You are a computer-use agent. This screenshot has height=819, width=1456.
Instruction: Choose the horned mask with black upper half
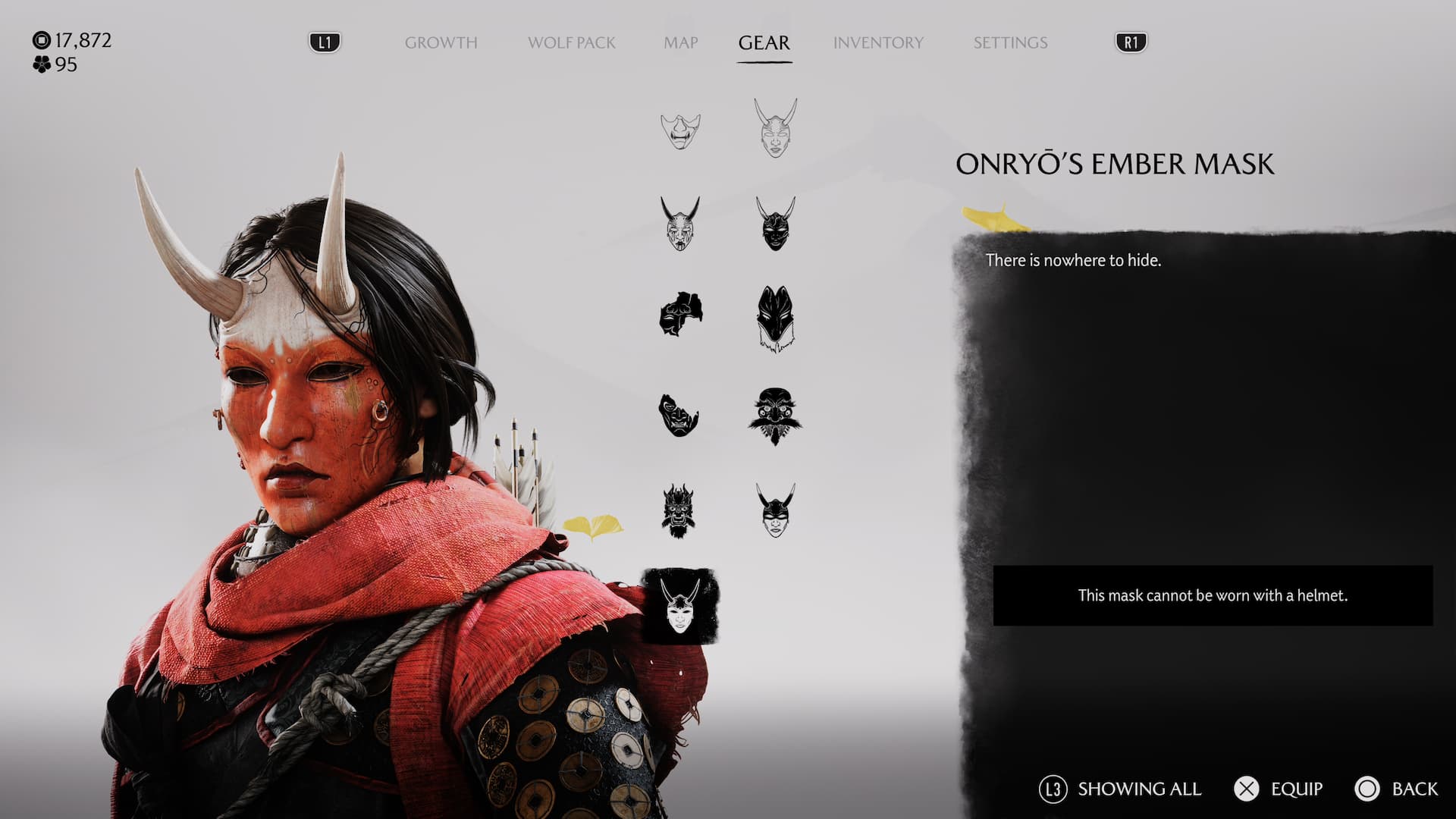(775, 510)
